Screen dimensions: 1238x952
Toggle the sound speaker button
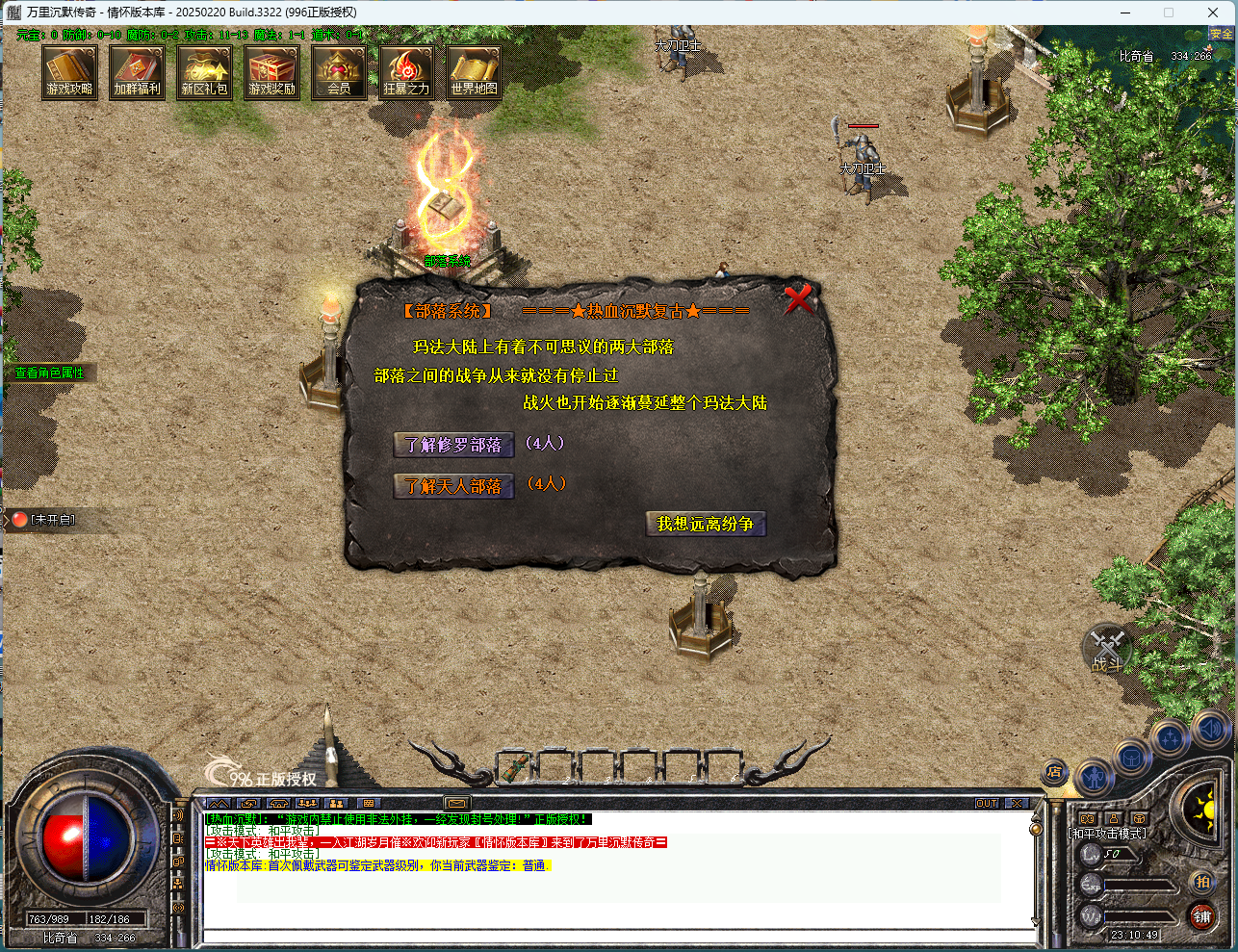[x=1209, y=729]
